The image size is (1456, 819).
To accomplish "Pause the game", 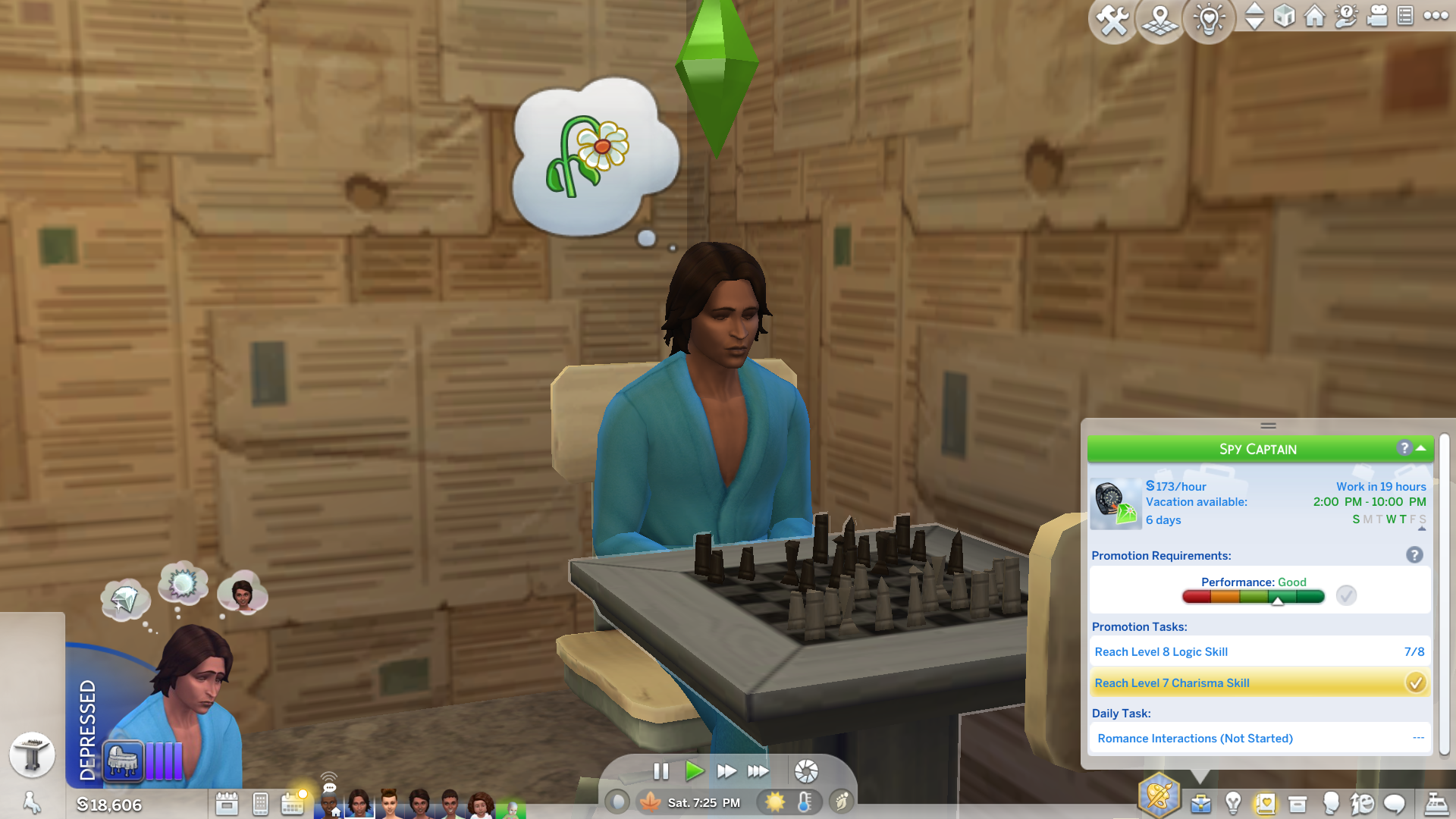I will (661, 771).
